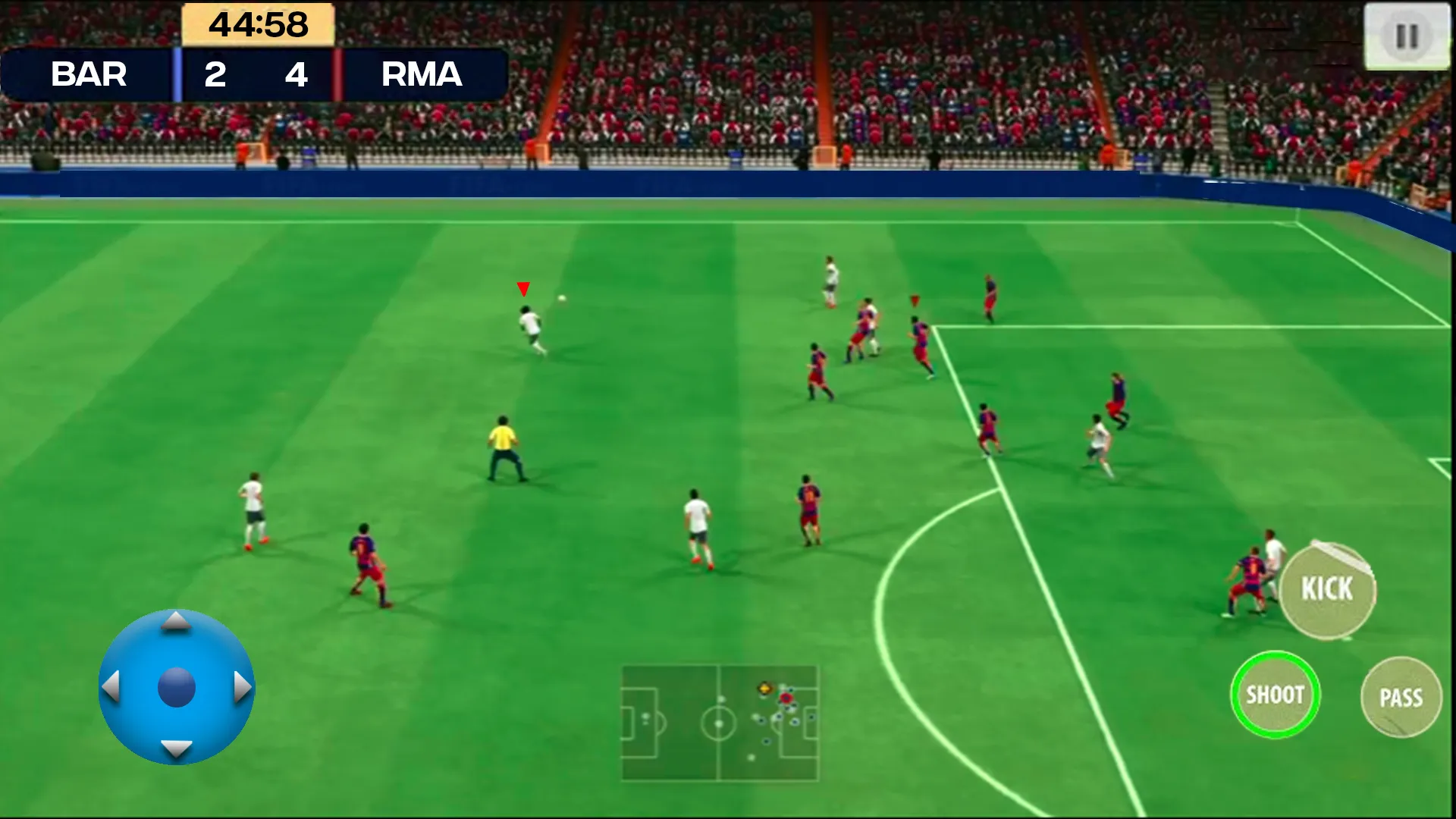Select the BAR team label on the scoreboard
This screenshot has height=819, width=1456.
89,74
